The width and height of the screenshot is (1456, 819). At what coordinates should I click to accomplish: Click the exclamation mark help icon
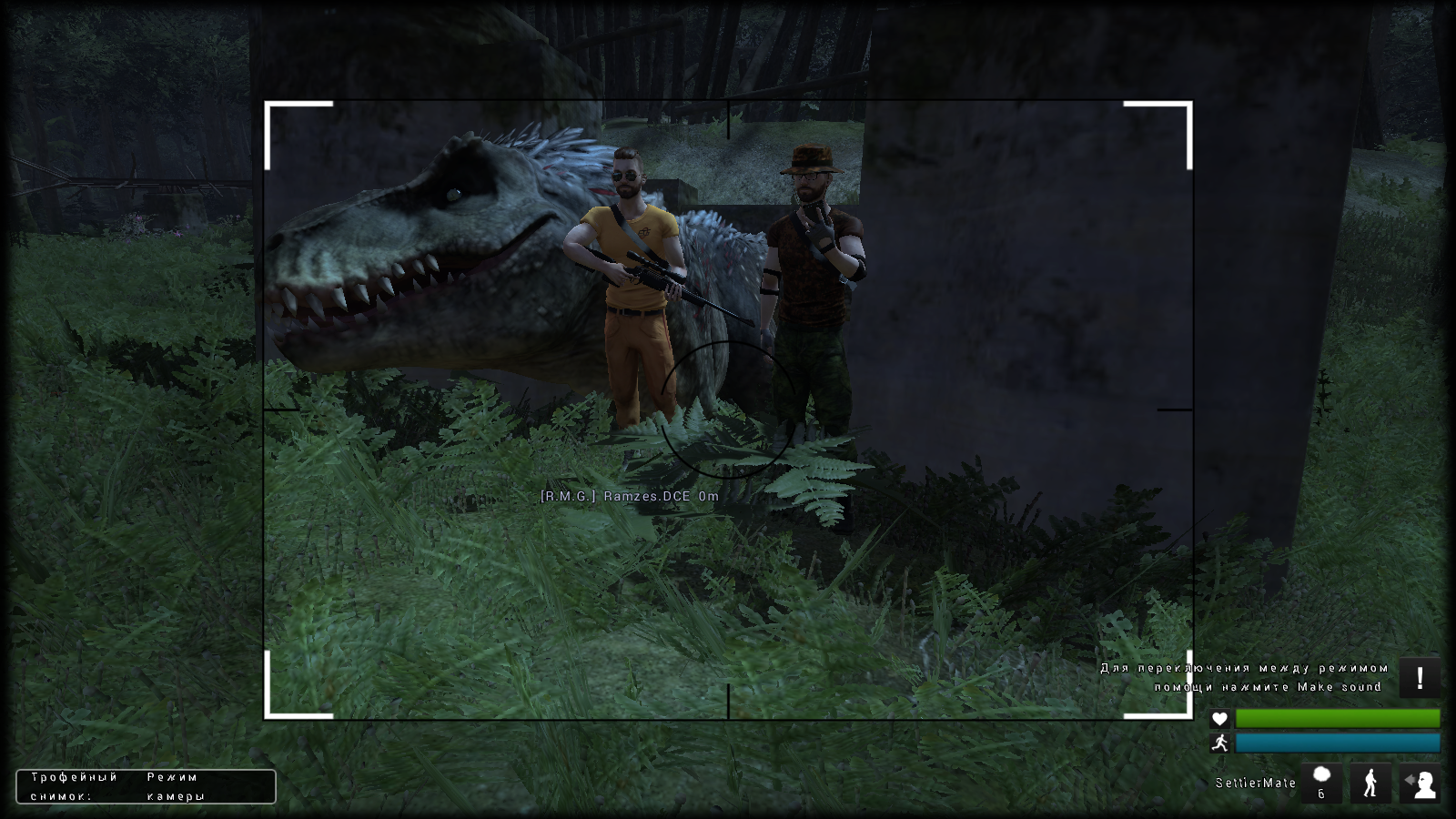click(x=1419, y=678)
